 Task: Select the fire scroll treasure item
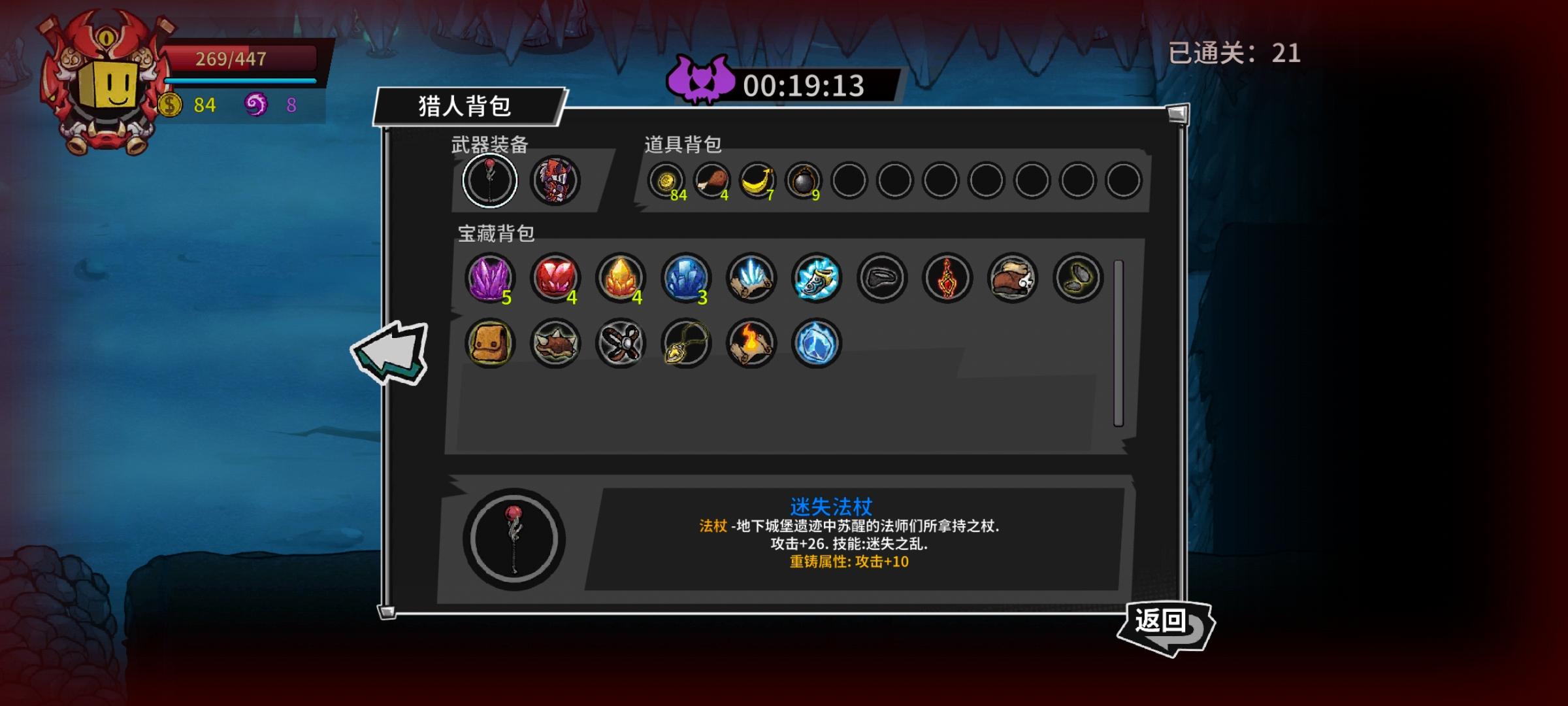(751, 343)
